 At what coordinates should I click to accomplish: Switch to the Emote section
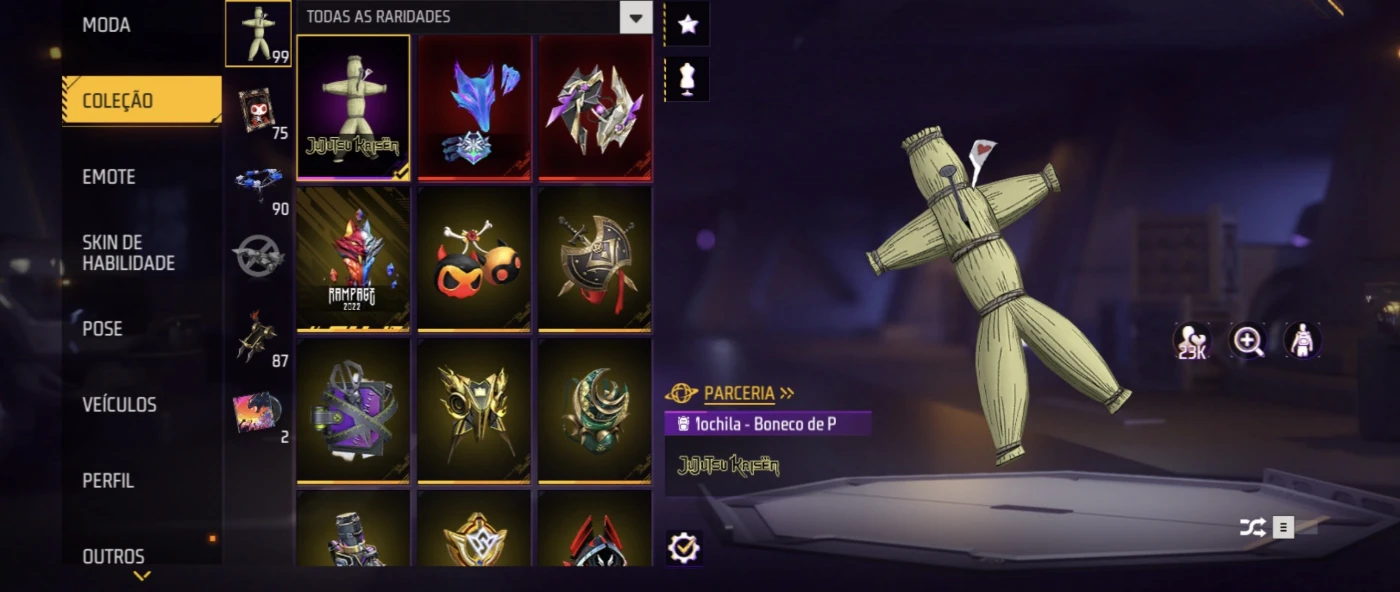coord(108,177)
